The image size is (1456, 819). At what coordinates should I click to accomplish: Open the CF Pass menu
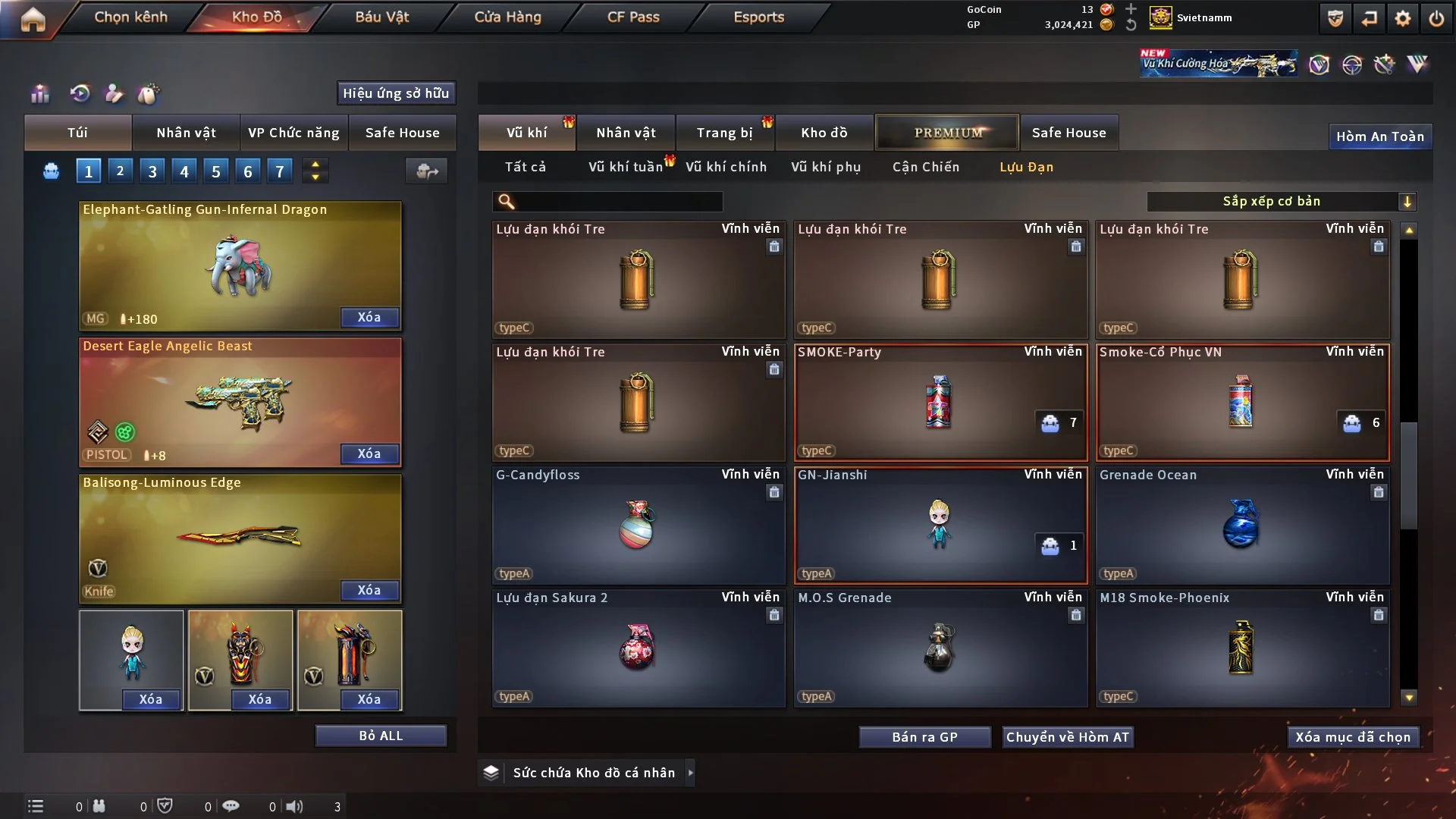coord(633,17)
